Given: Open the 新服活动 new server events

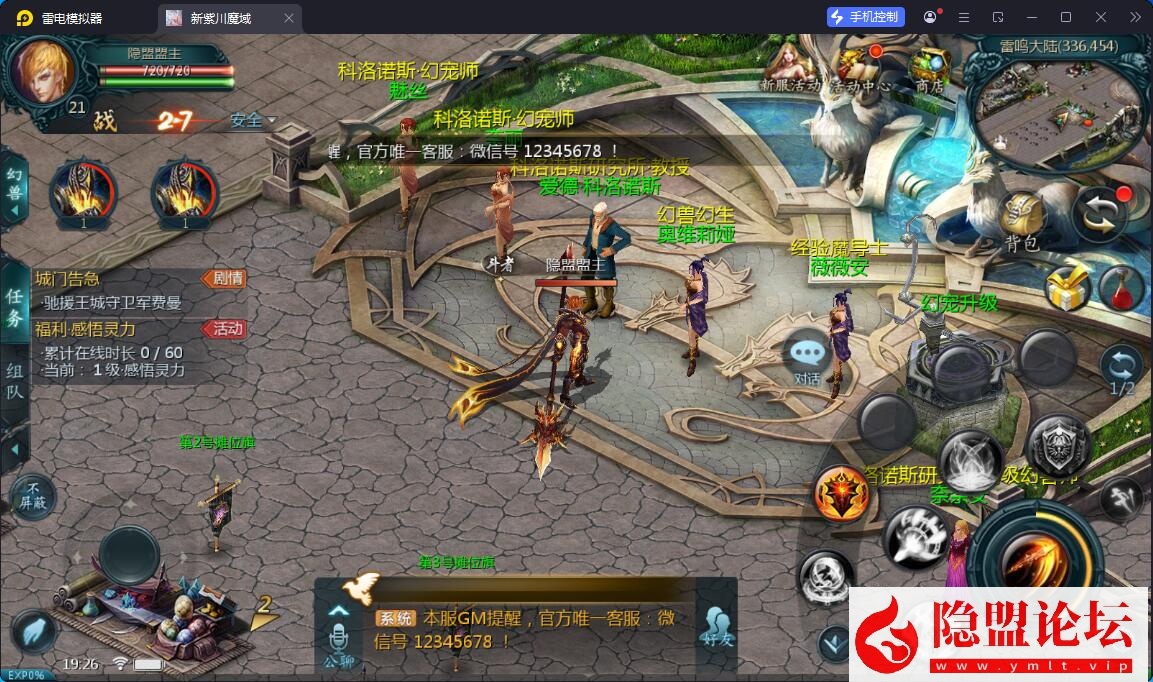Looking at the screenshot, I should 790,68.
